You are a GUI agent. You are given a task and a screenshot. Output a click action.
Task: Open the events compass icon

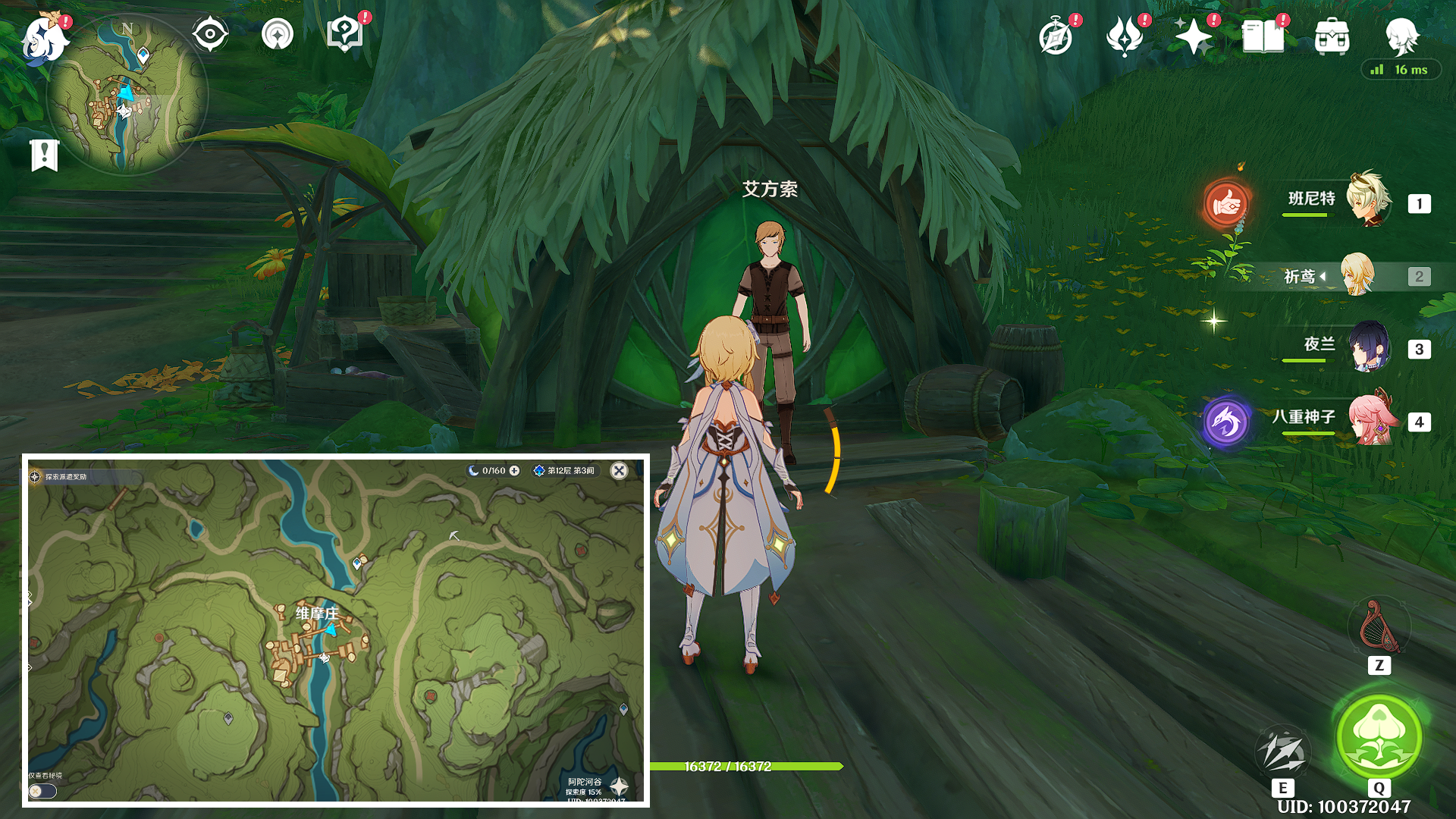click(1056, 36)
